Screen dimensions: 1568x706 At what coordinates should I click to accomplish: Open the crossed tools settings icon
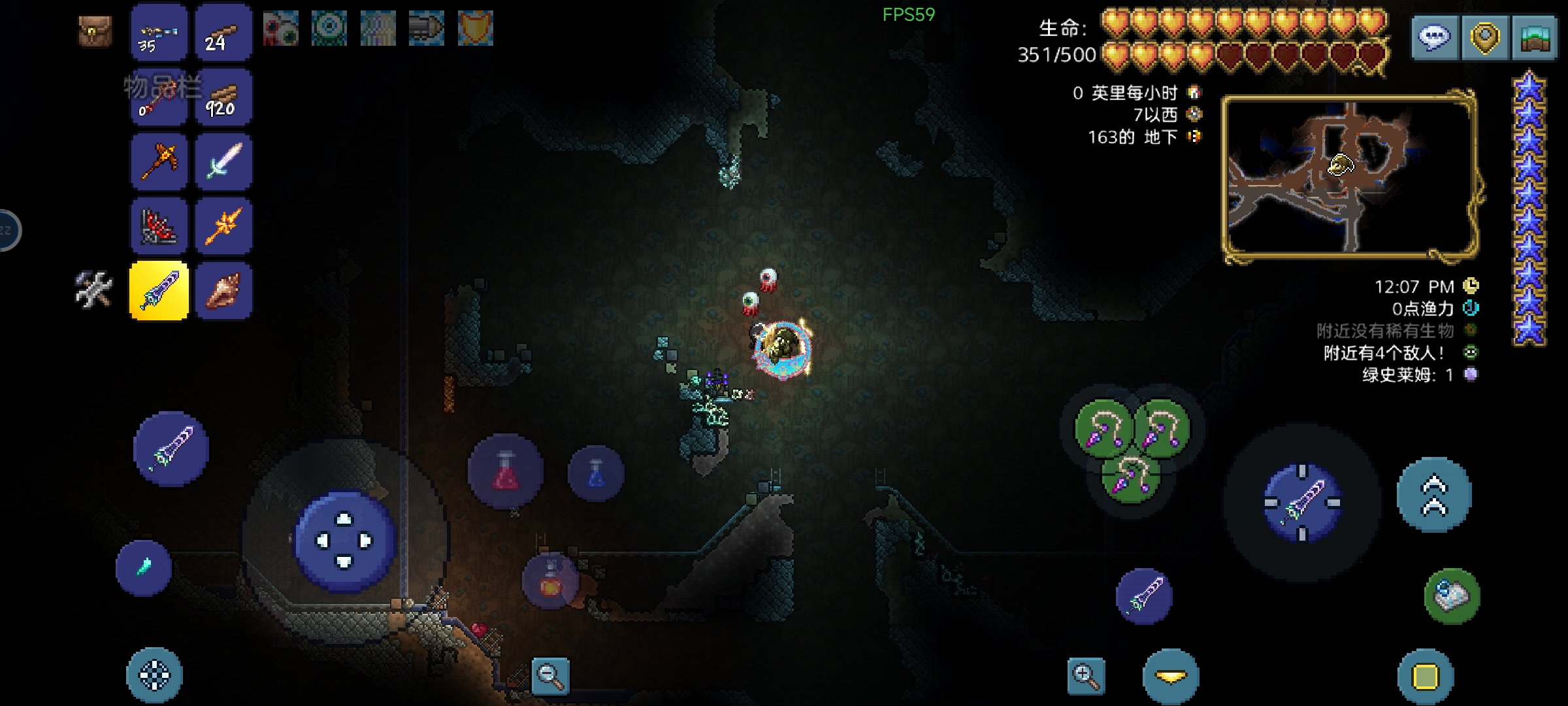coord(93,290)
